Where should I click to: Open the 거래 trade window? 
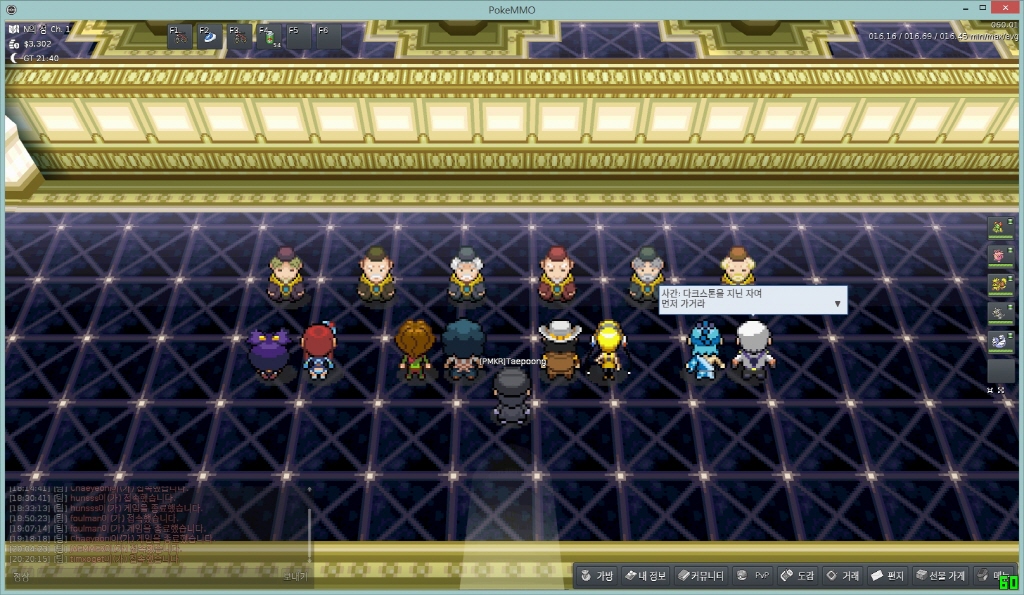click(842, 576)
